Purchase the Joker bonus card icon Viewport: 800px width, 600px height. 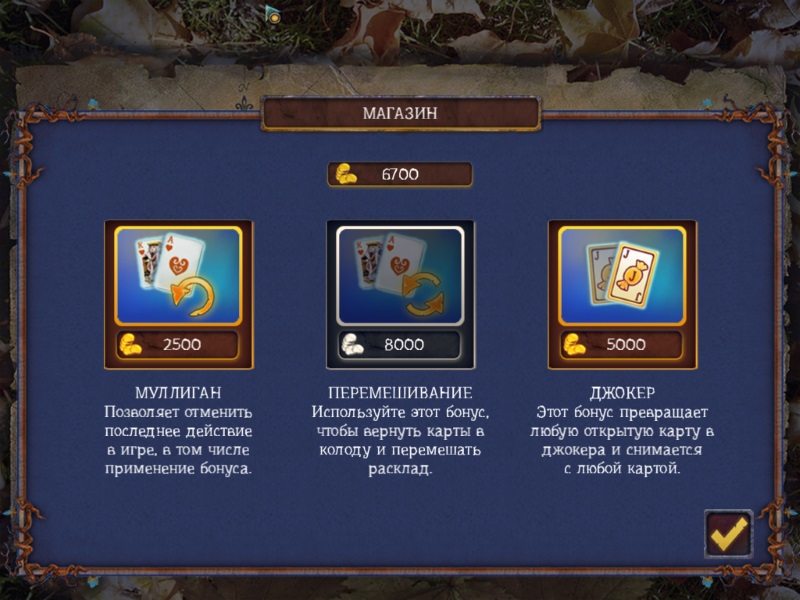[622, 275]
